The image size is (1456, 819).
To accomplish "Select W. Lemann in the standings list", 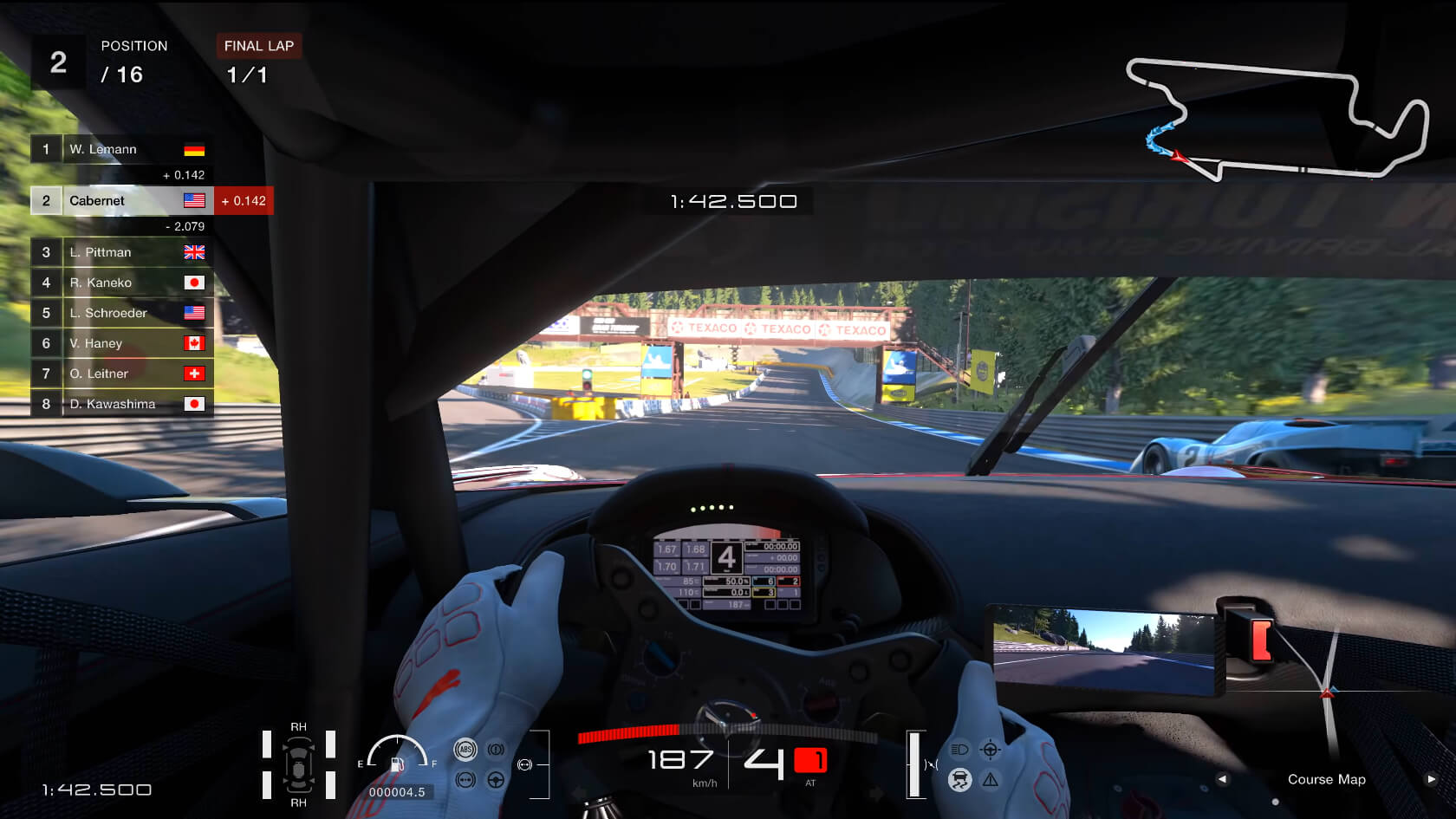I will pos(121,149).
